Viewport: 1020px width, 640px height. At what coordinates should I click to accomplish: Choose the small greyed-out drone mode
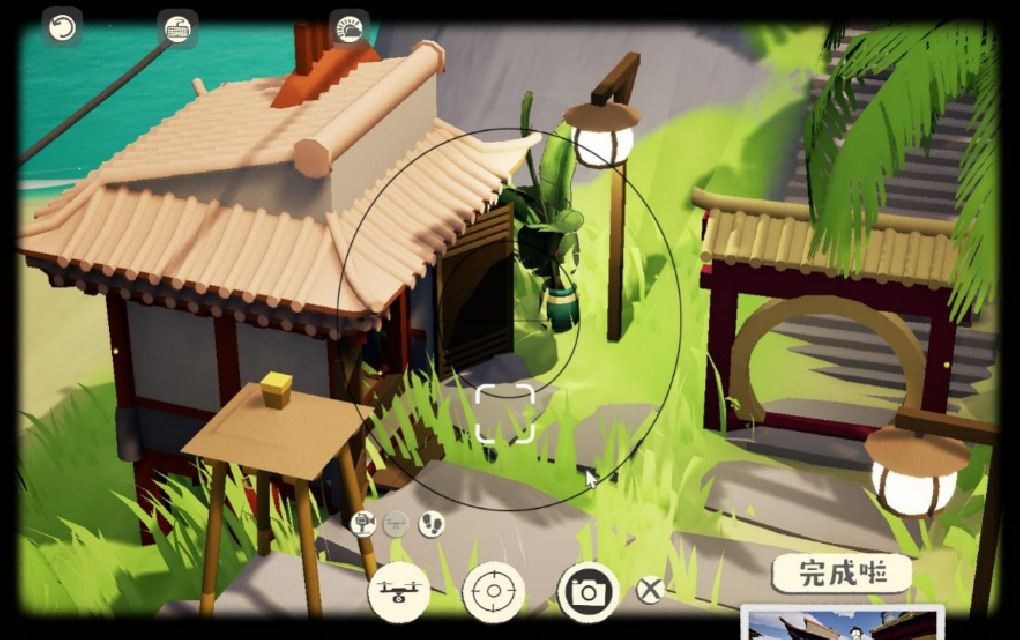click(397, 522)
